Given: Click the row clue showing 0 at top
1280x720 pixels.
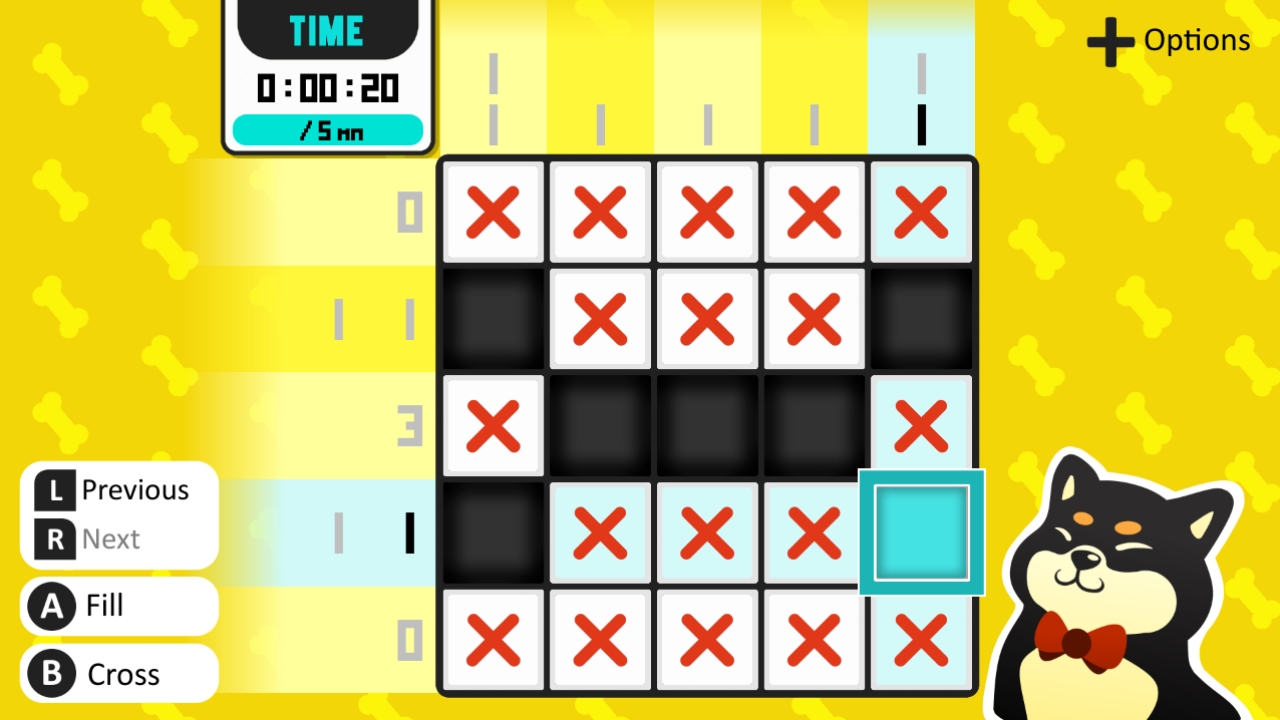Looking at the screenshot, I should (408, 211).
